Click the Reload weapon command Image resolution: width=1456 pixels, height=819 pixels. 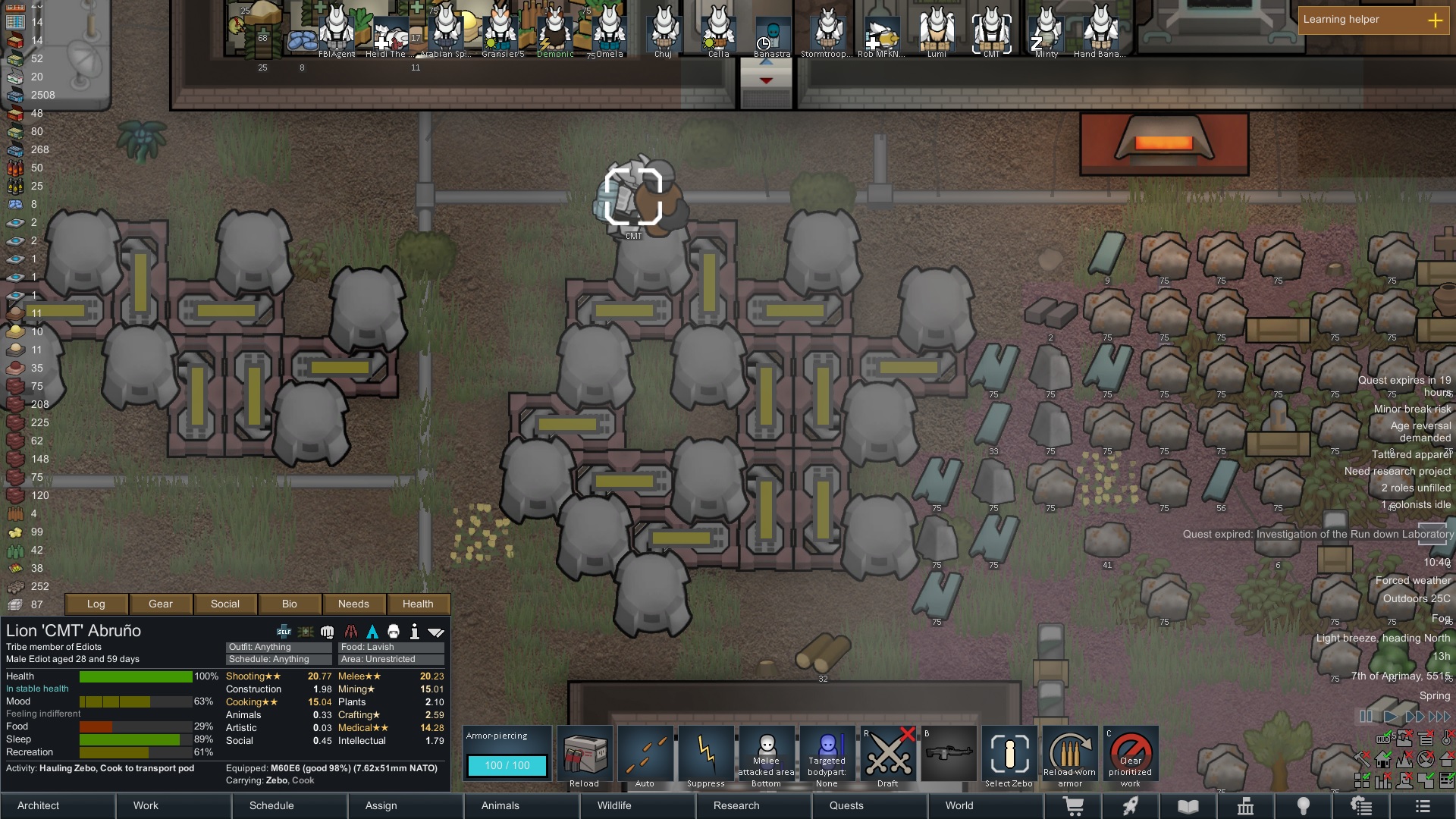pyautogui.click(x=585, y=757)
